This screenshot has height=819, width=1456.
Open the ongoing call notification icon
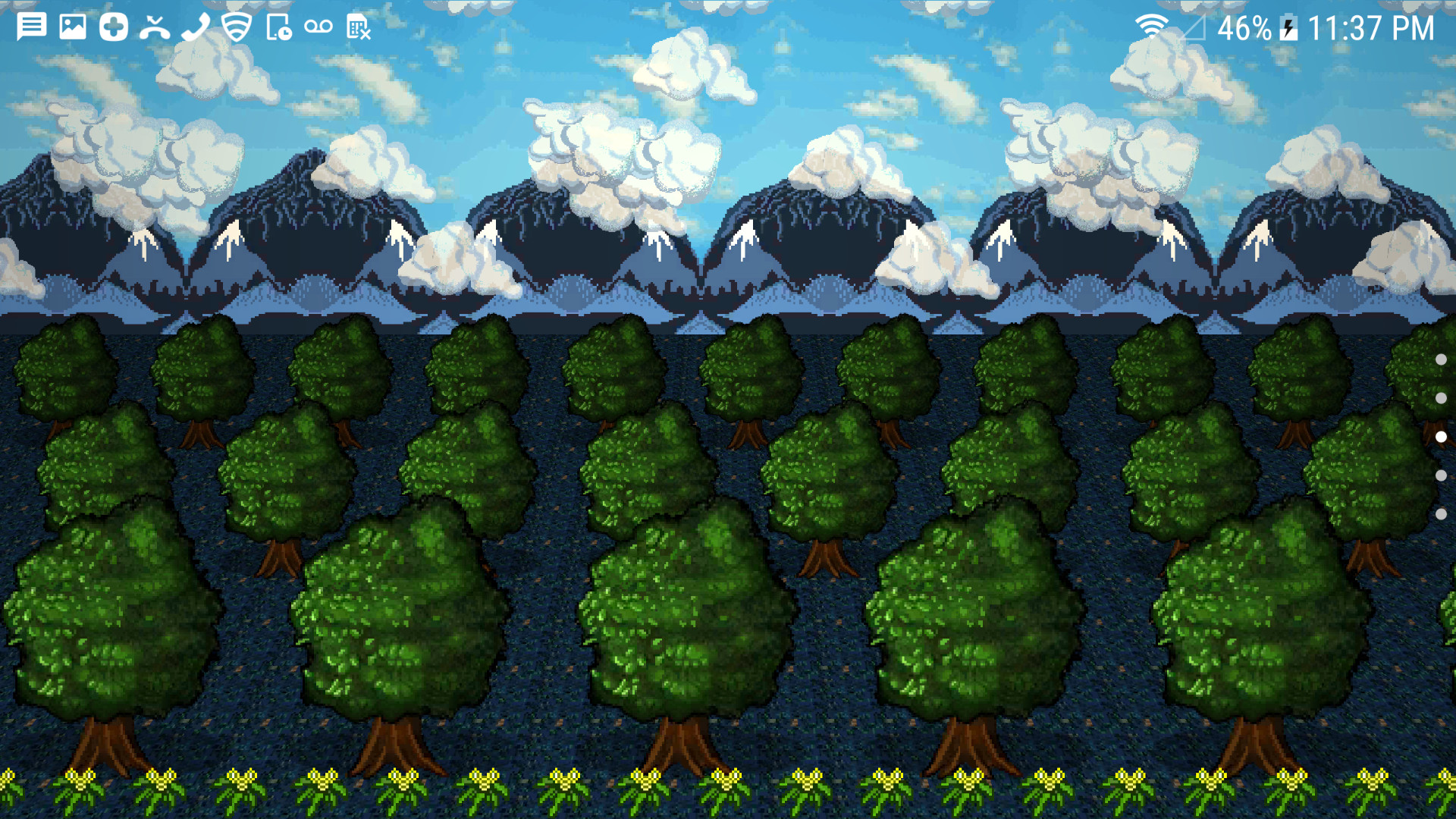coord(196,28)
